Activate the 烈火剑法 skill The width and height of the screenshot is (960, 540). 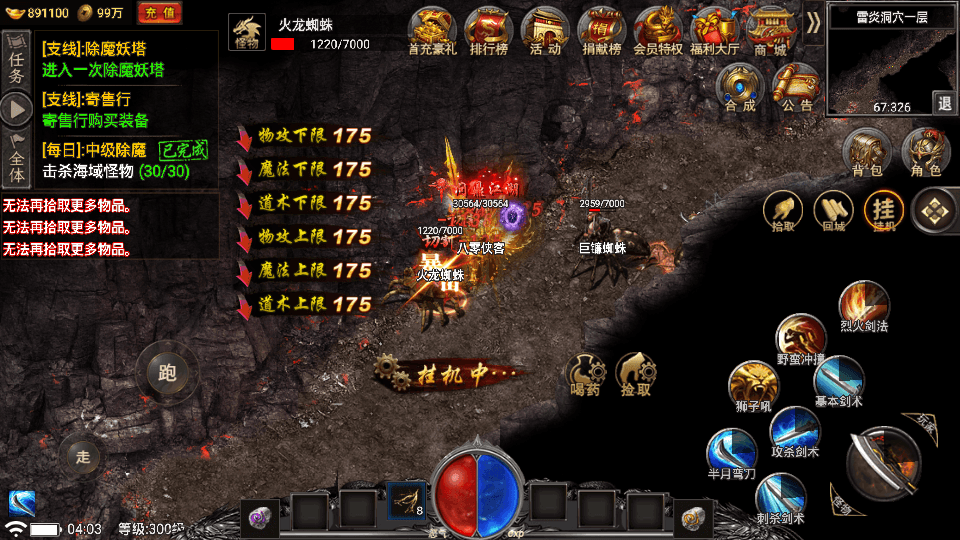(862, 306)
